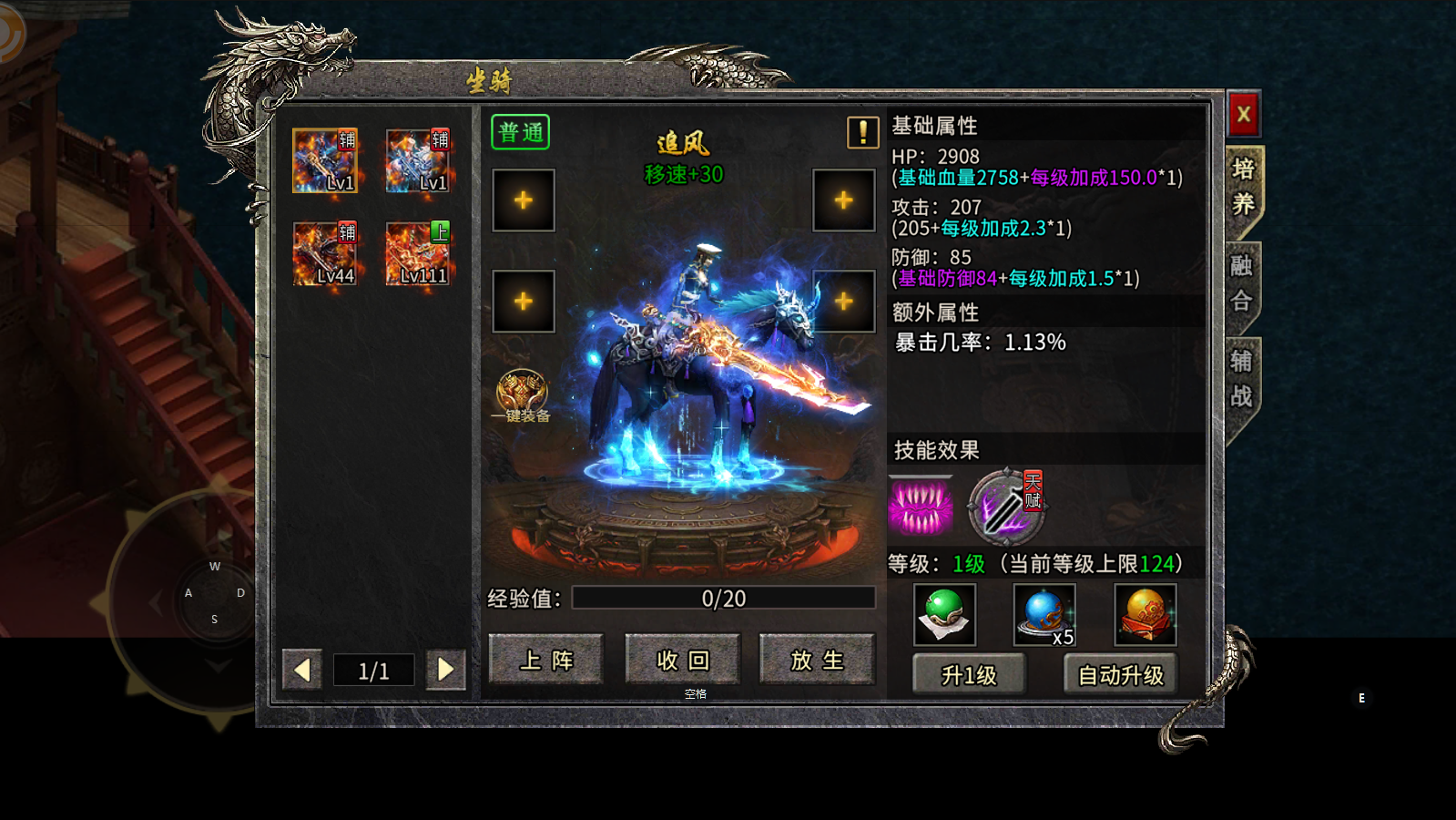
Task: Click the 上阵 button
Action: (546, 660)
